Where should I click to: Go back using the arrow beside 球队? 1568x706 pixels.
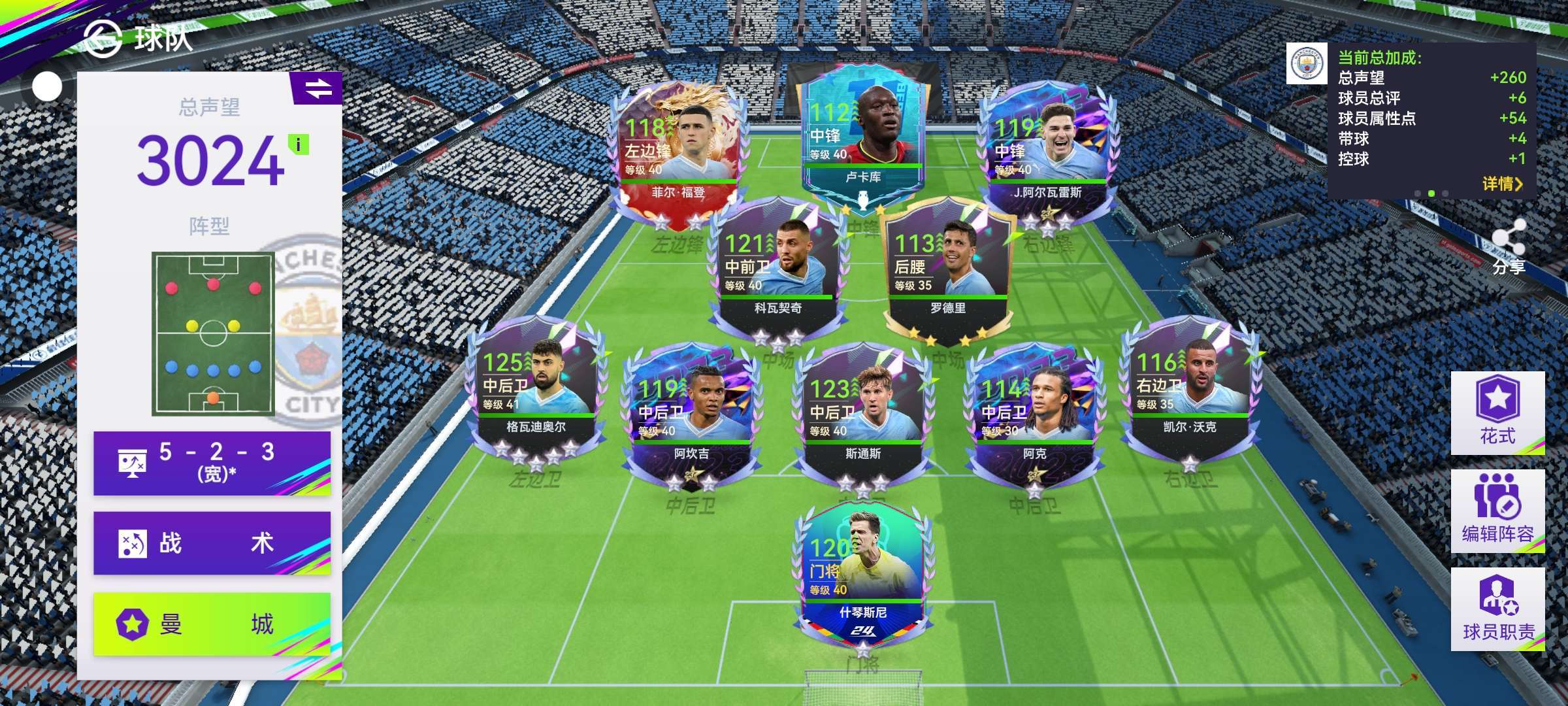point(103,39)
